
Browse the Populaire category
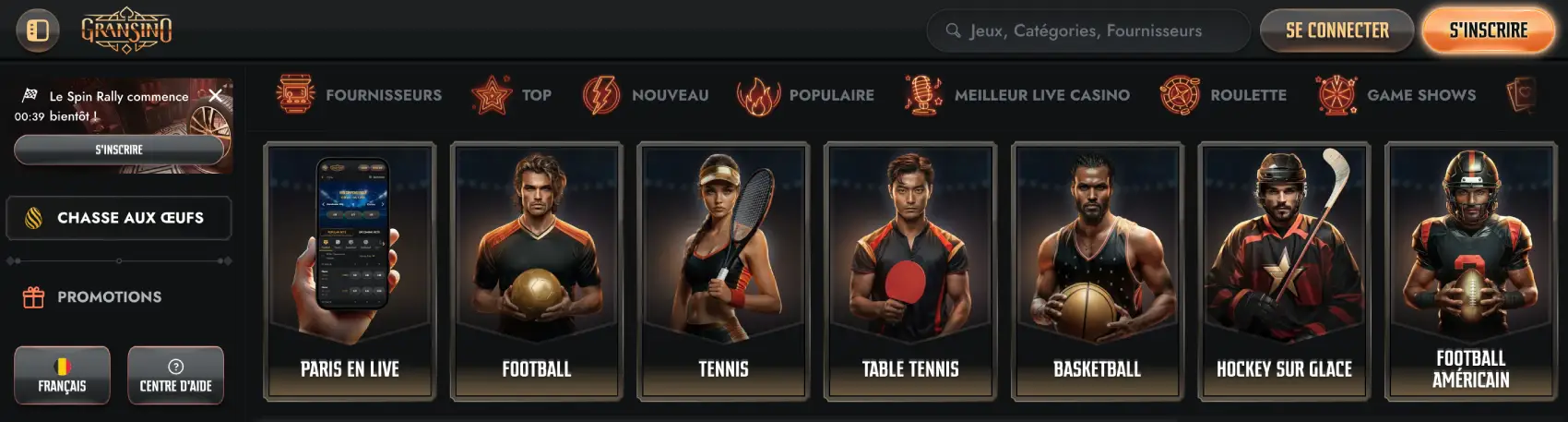point(806,95)
